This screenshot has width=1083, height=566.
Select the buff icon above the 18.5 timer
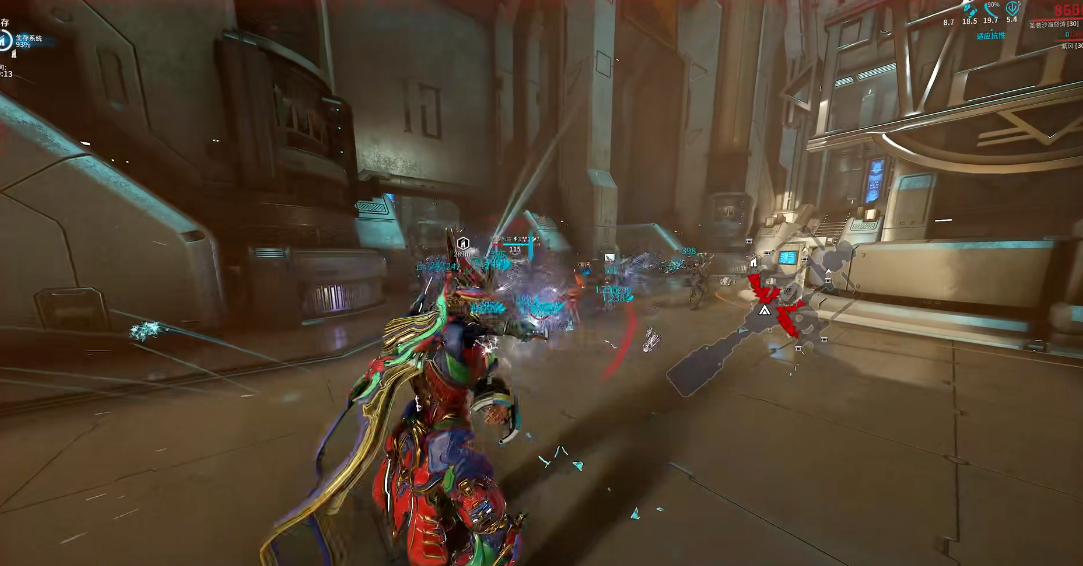coord(969,8)
